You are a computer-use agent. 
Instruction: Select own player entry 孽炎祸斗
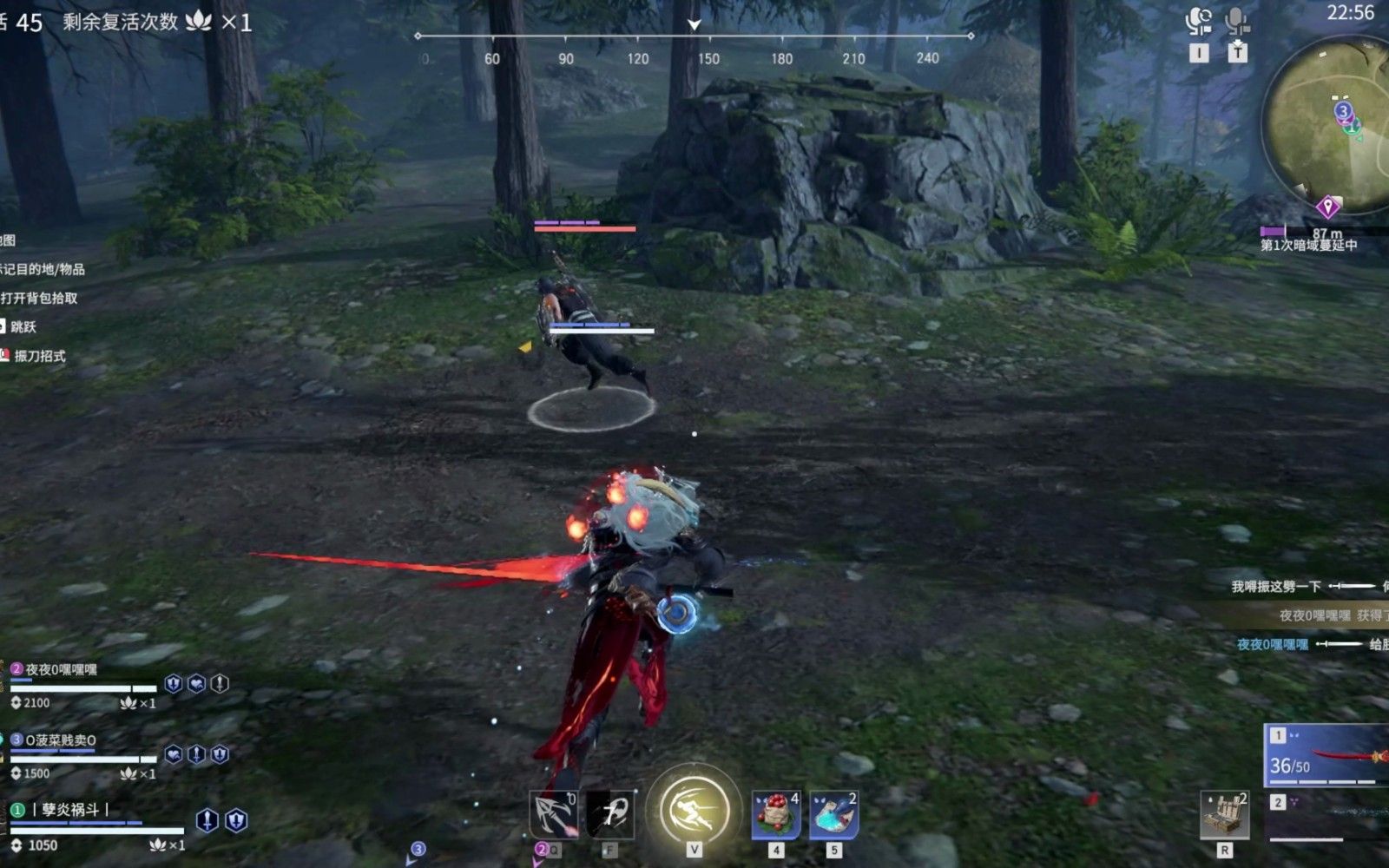(69, 810)
